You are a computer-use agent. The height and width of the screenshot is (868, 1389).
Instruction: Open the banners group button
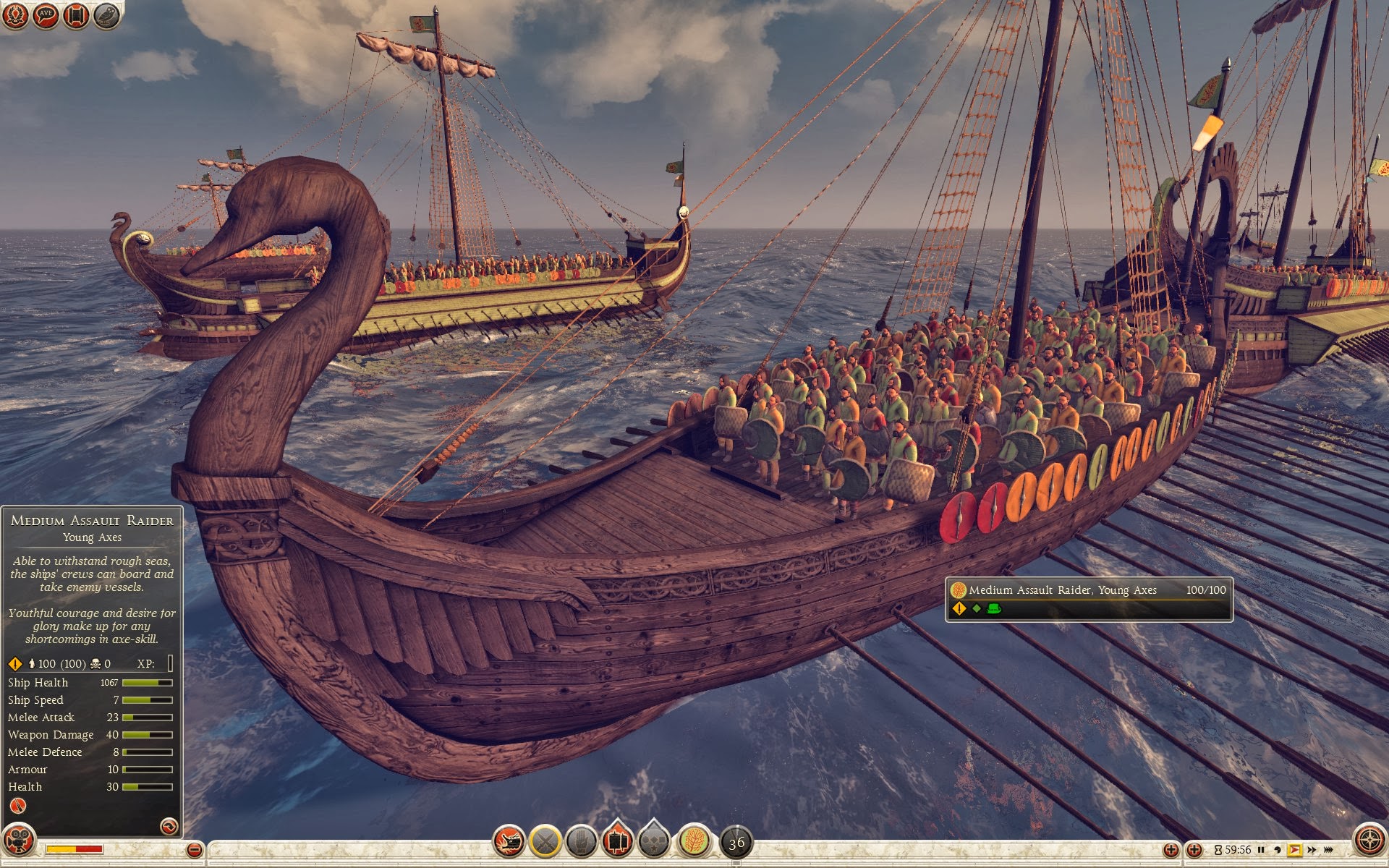click(617, 841)
